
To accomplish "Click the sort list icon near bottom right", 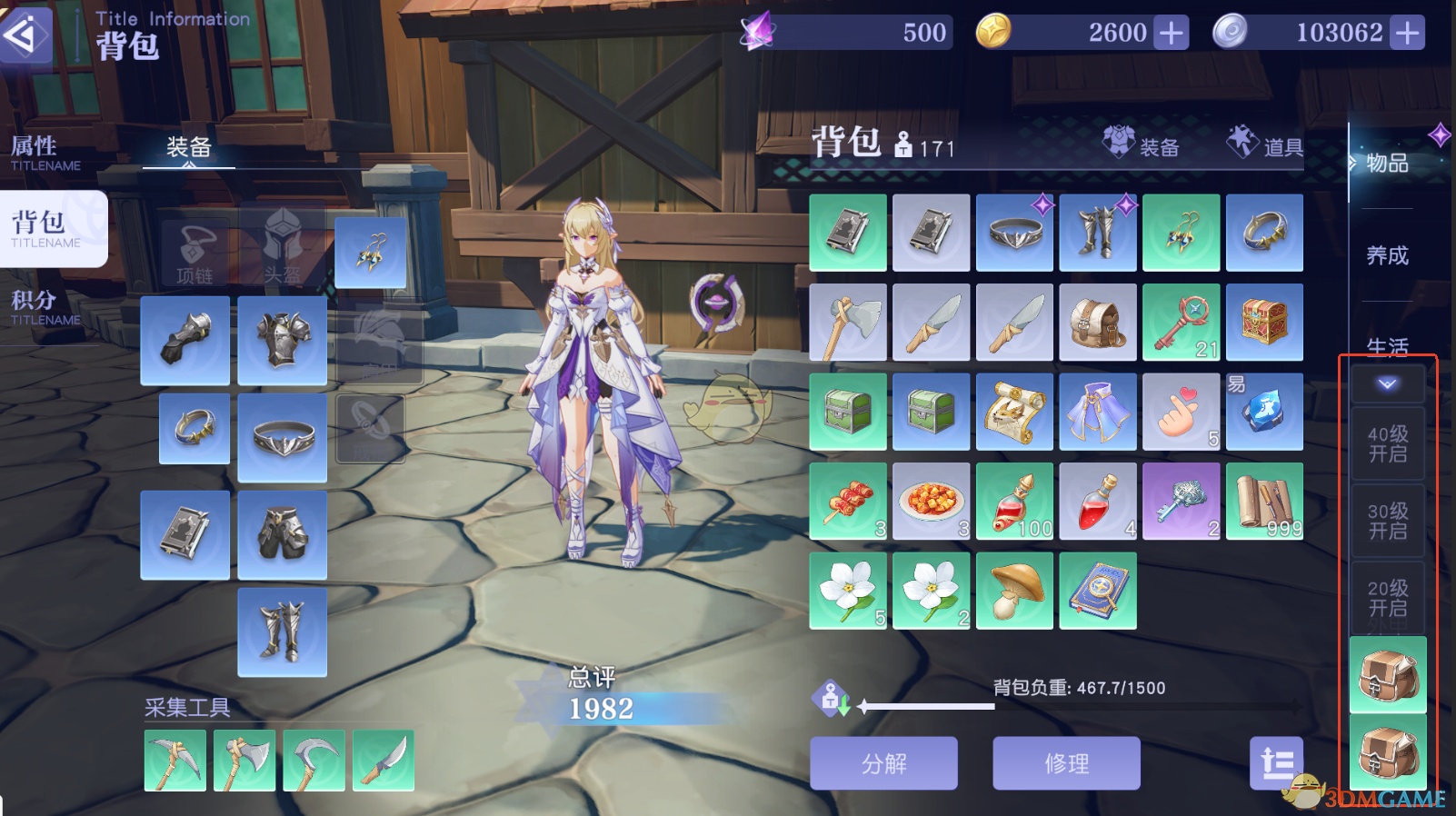I will click(1278, 764).
